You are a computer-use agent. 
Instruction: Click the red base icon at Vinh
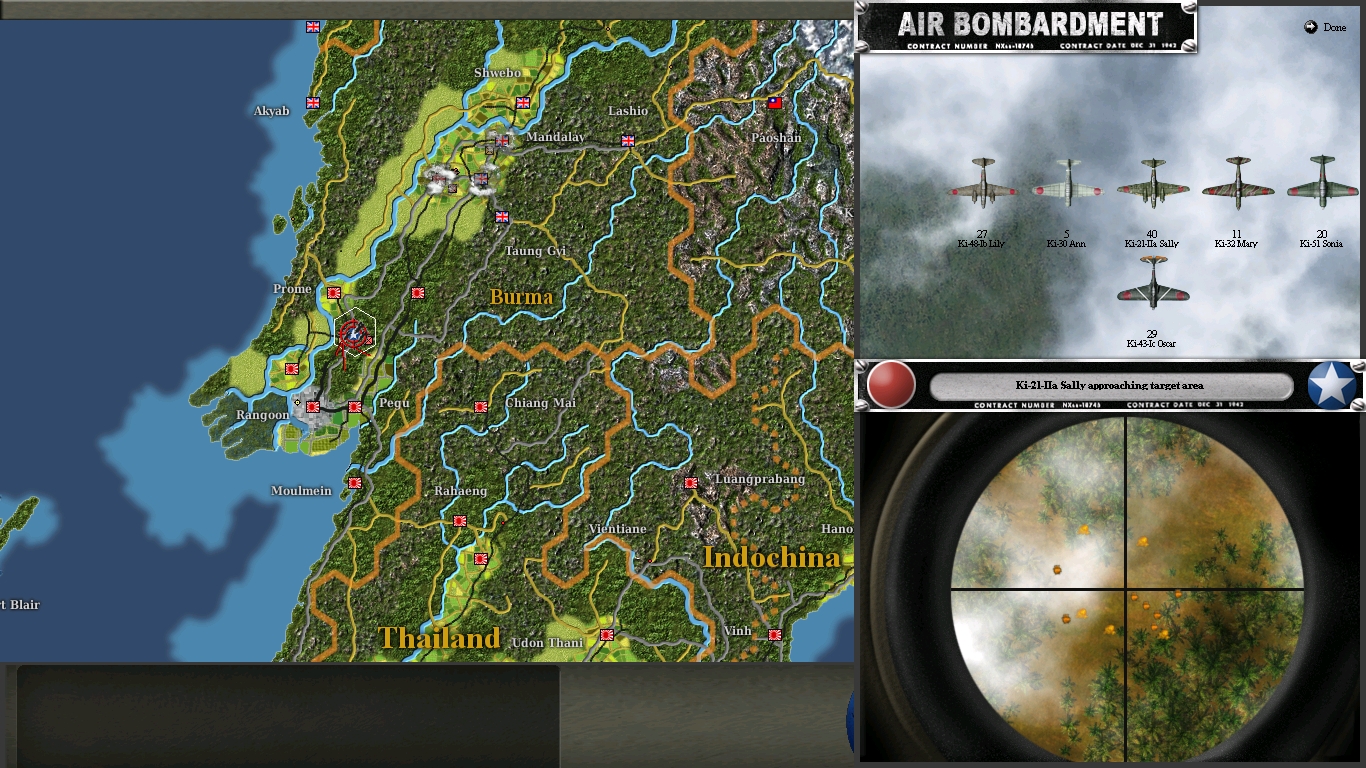[x=773, y=634]
